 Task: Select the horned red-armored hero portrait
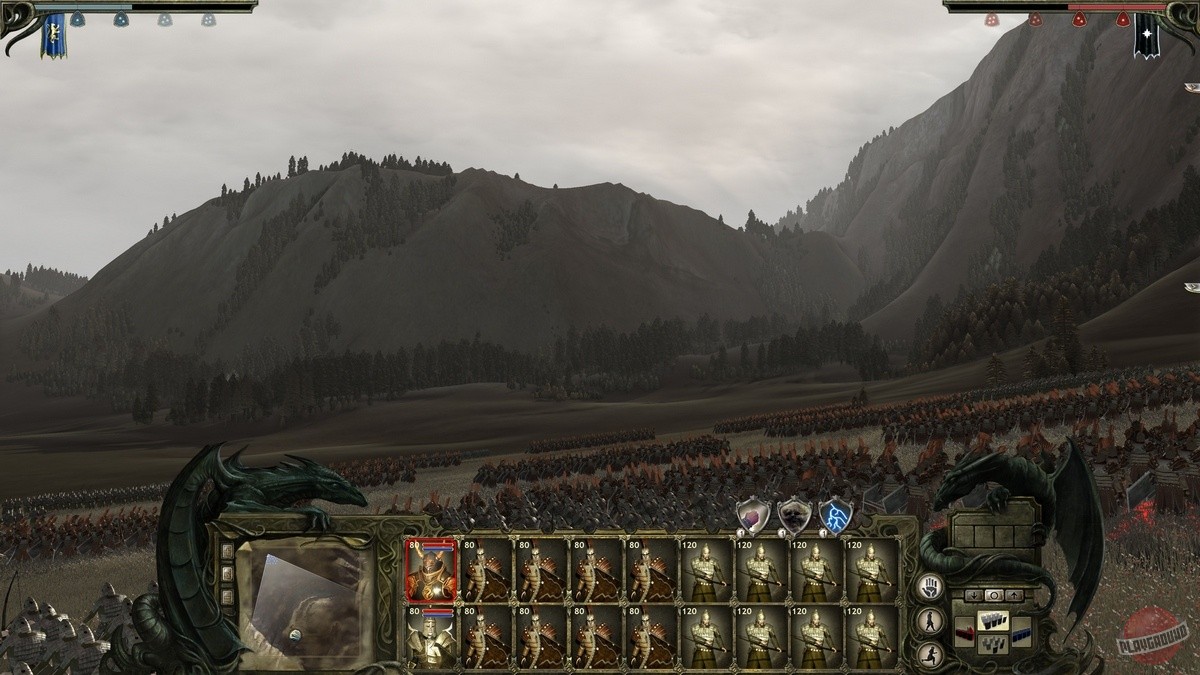pyautogui.click(x=432, y=571)
